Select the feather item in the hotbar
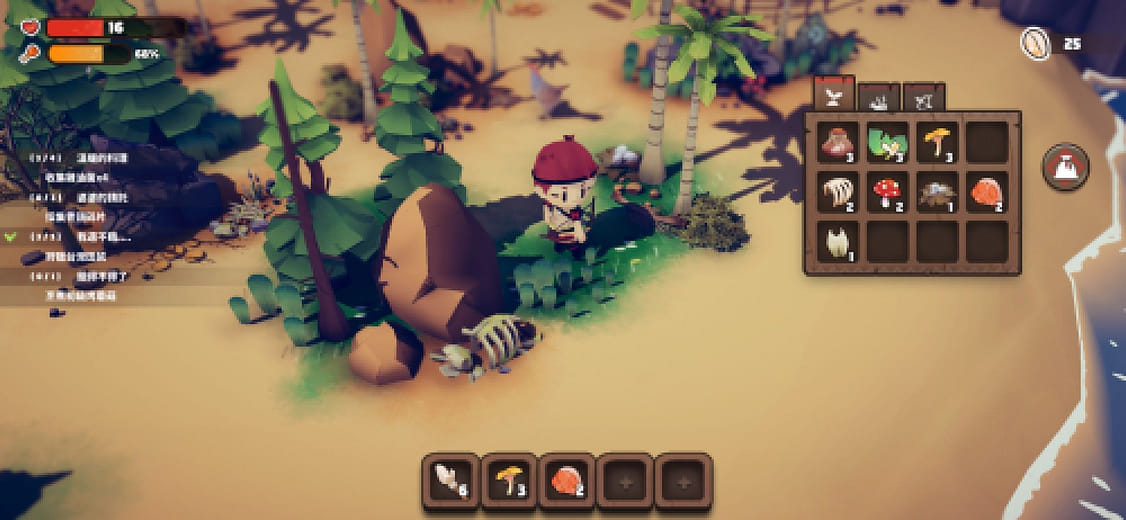Image resolution: width=1126 pixels, height=520 pixels. pyautogui.click(x=451, y=481)
